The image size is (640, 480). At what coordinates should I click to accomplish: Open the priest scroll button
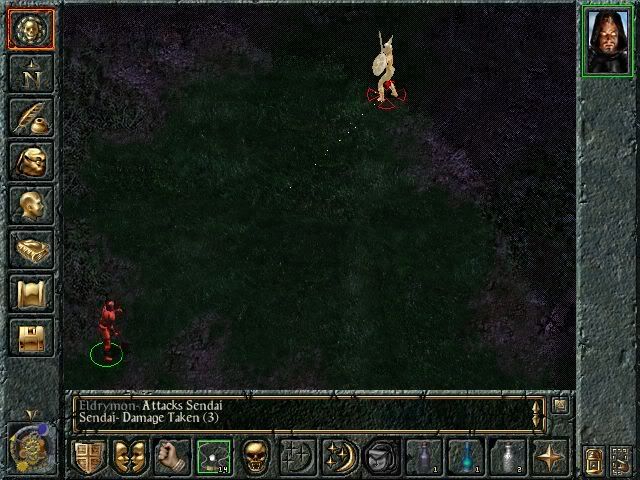tap(29, 293)
